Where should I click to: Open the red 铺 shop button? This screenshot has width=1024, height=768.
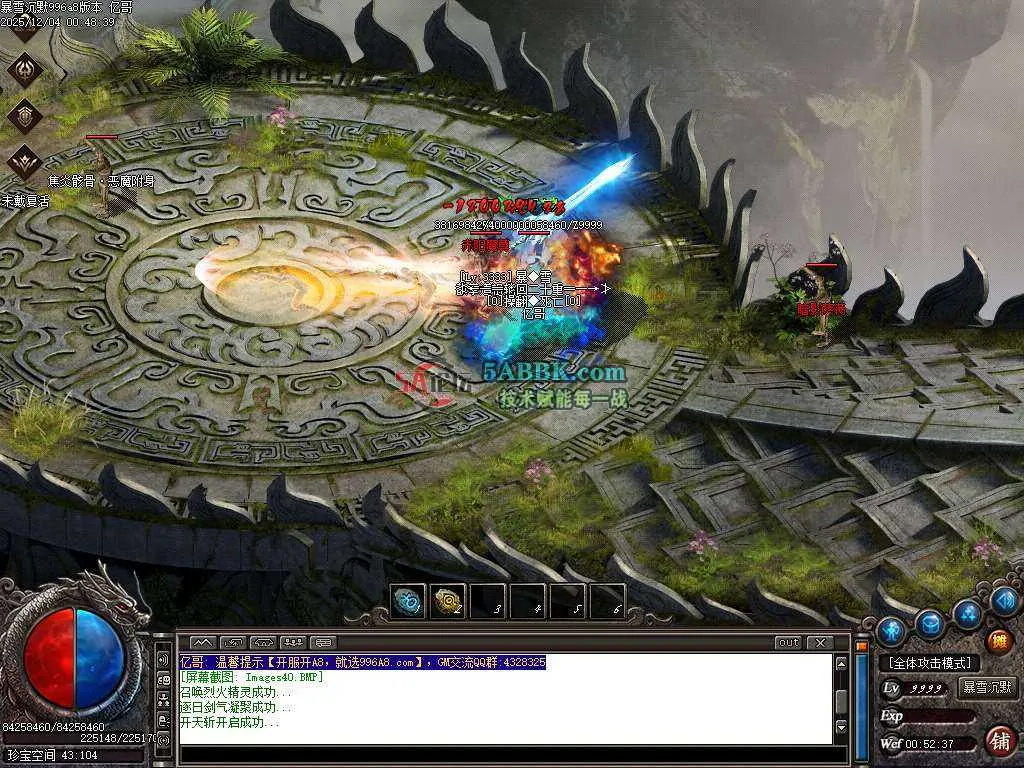(x=997, y=741)
